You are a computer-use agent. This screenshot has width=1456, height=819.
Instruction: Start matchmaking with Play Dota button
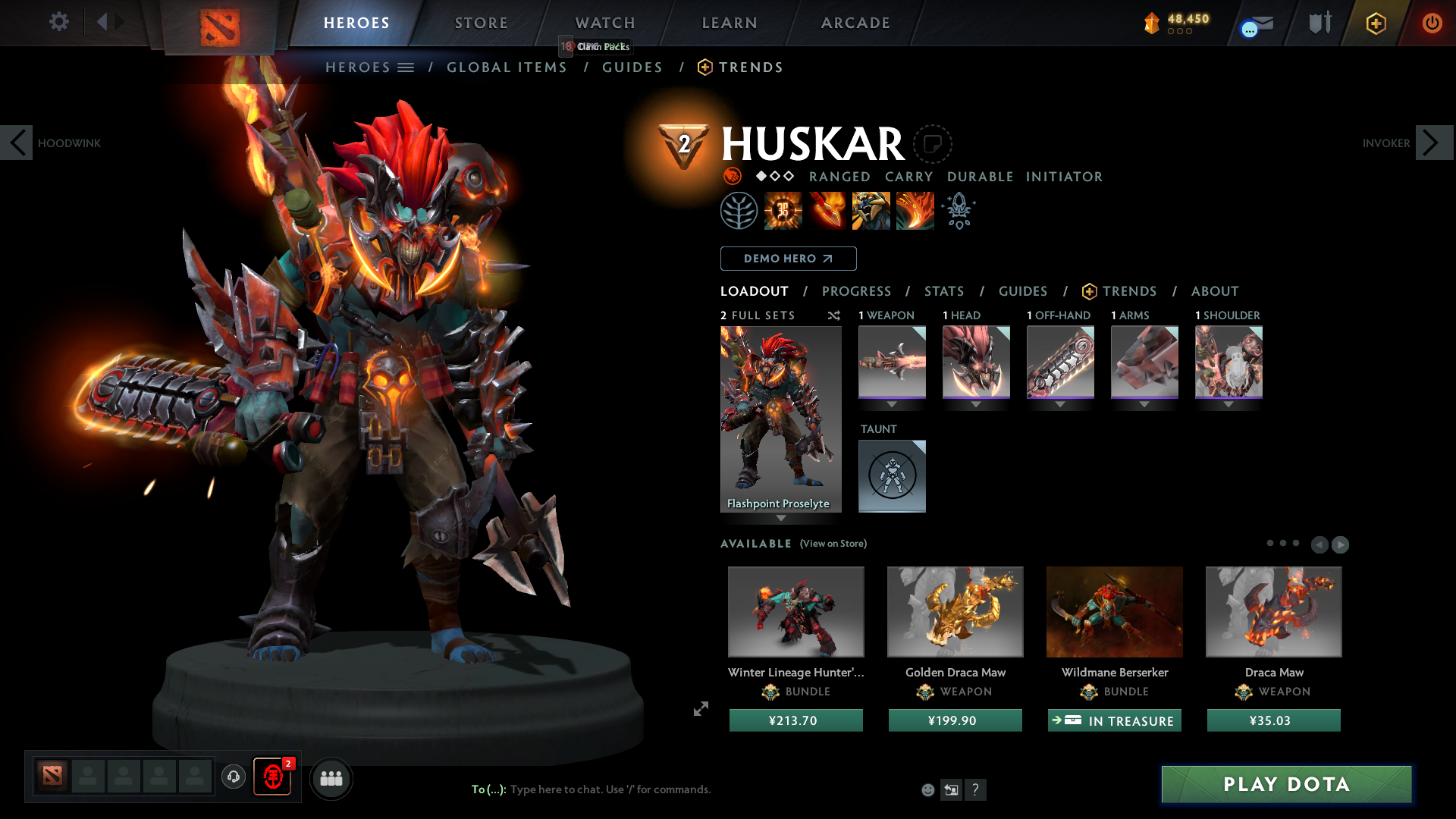[x=1286, y=784]
